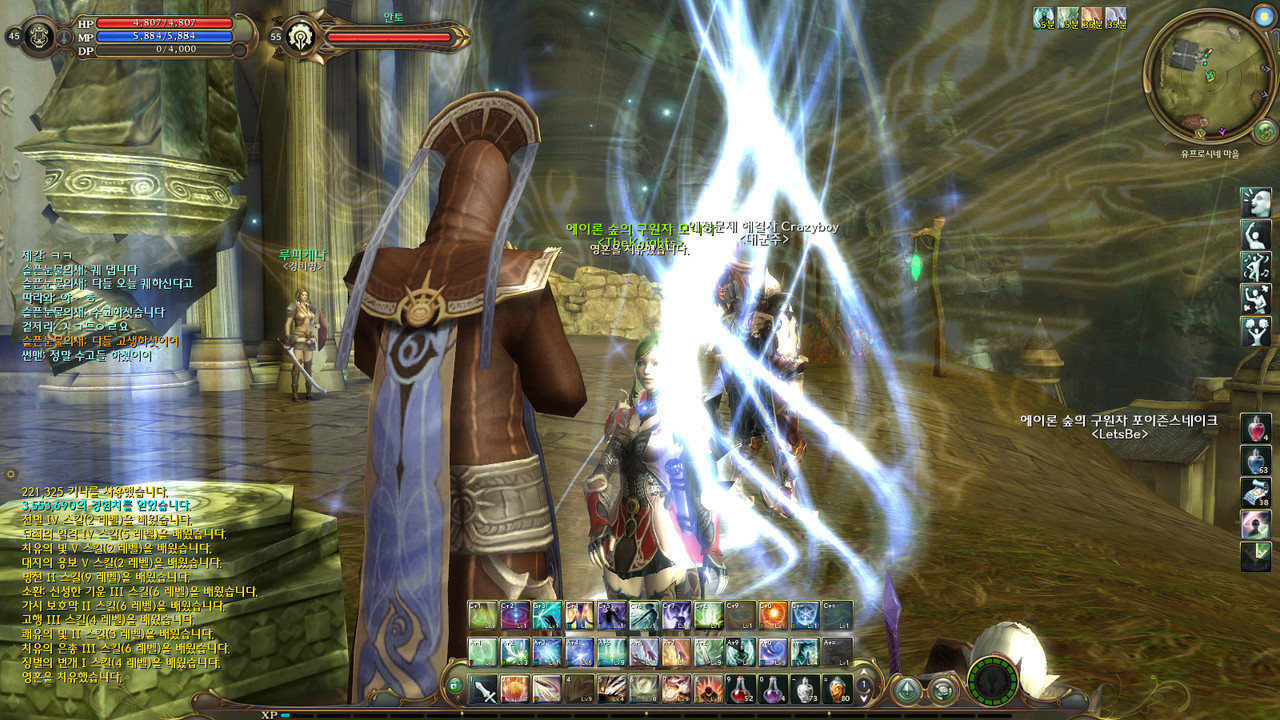Activate the orange sun skill in top row
The image size is (1280, 720).
773,615
